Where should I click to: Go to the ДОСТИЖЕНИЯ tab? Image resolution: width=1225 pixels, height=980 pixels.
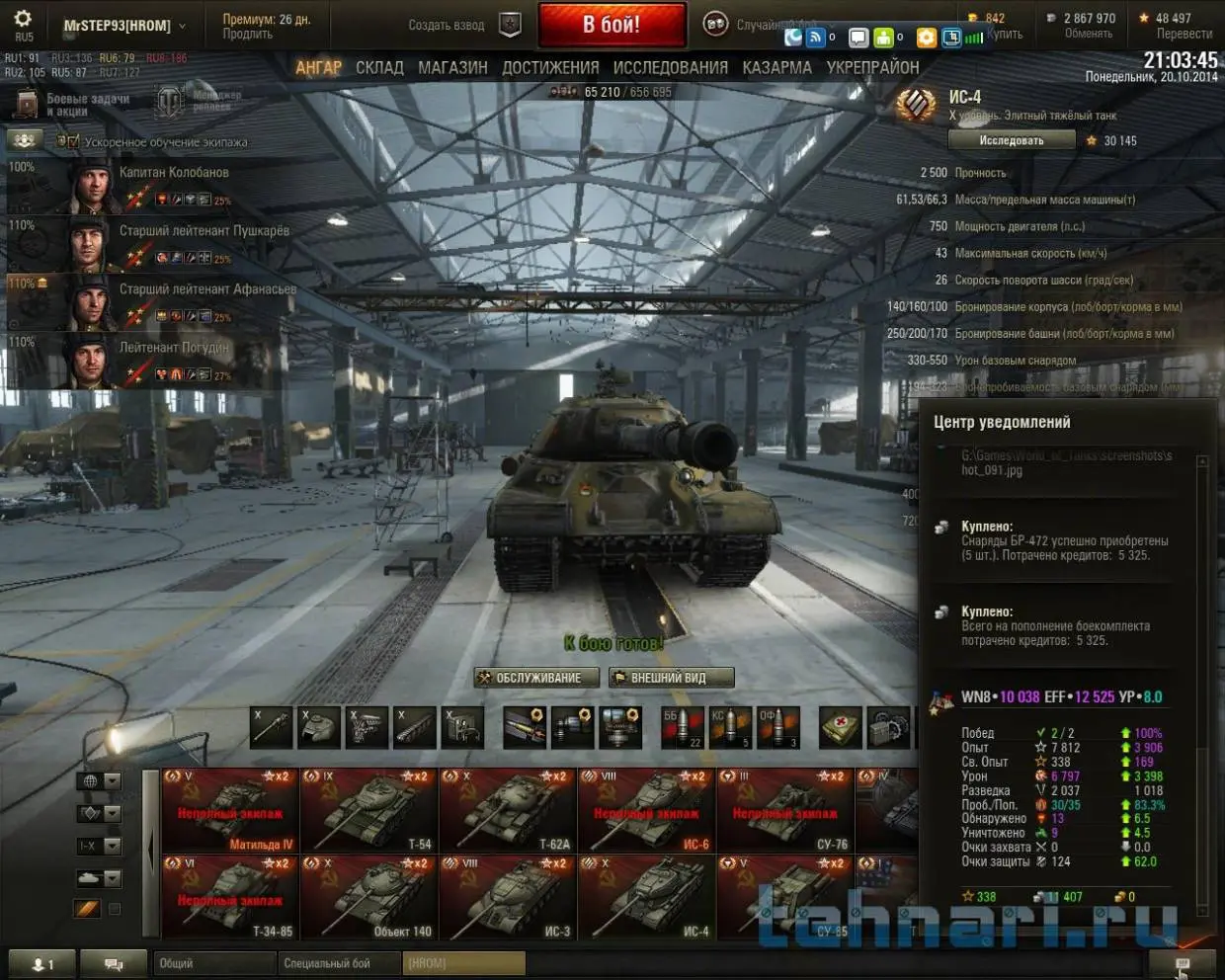point(550,68)
